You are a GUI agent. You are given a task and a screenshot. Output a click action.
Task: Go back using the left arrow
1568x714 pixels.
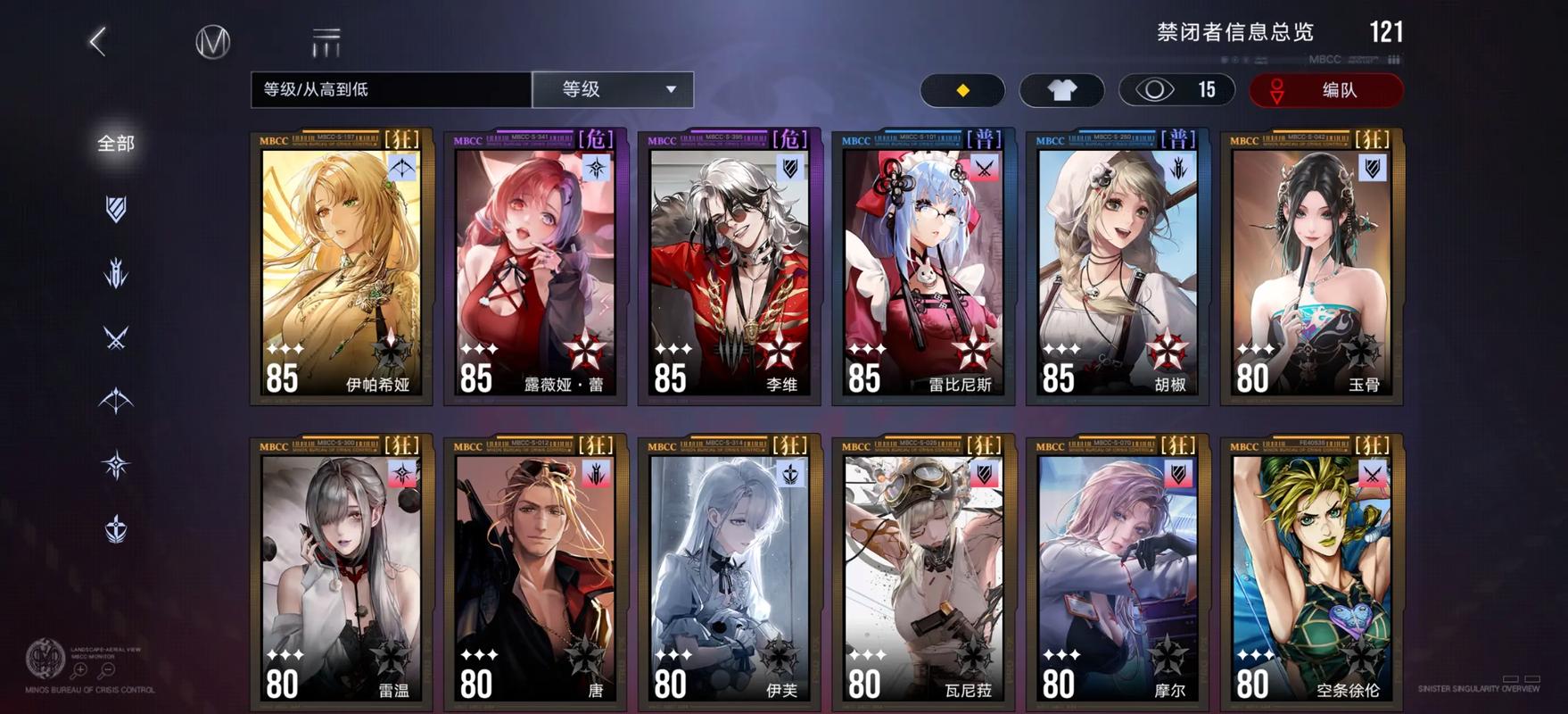(96, 41)
